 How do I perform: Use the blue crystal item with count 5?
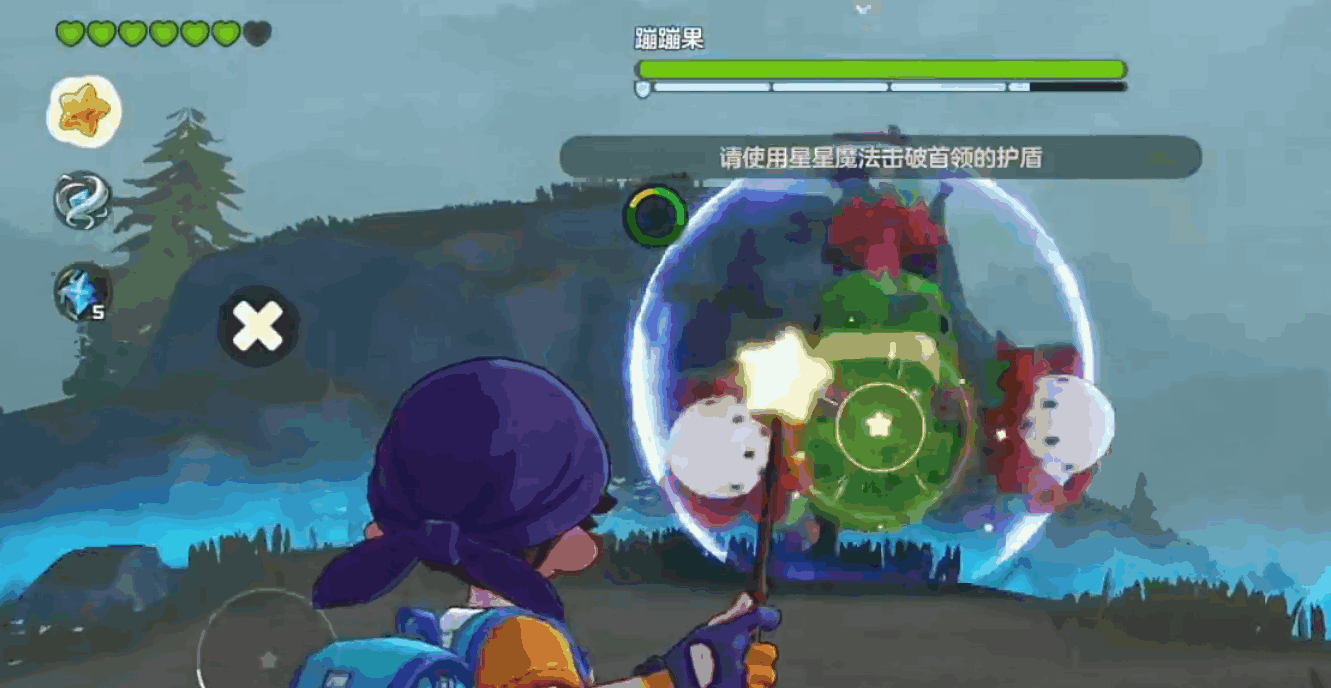82,292
